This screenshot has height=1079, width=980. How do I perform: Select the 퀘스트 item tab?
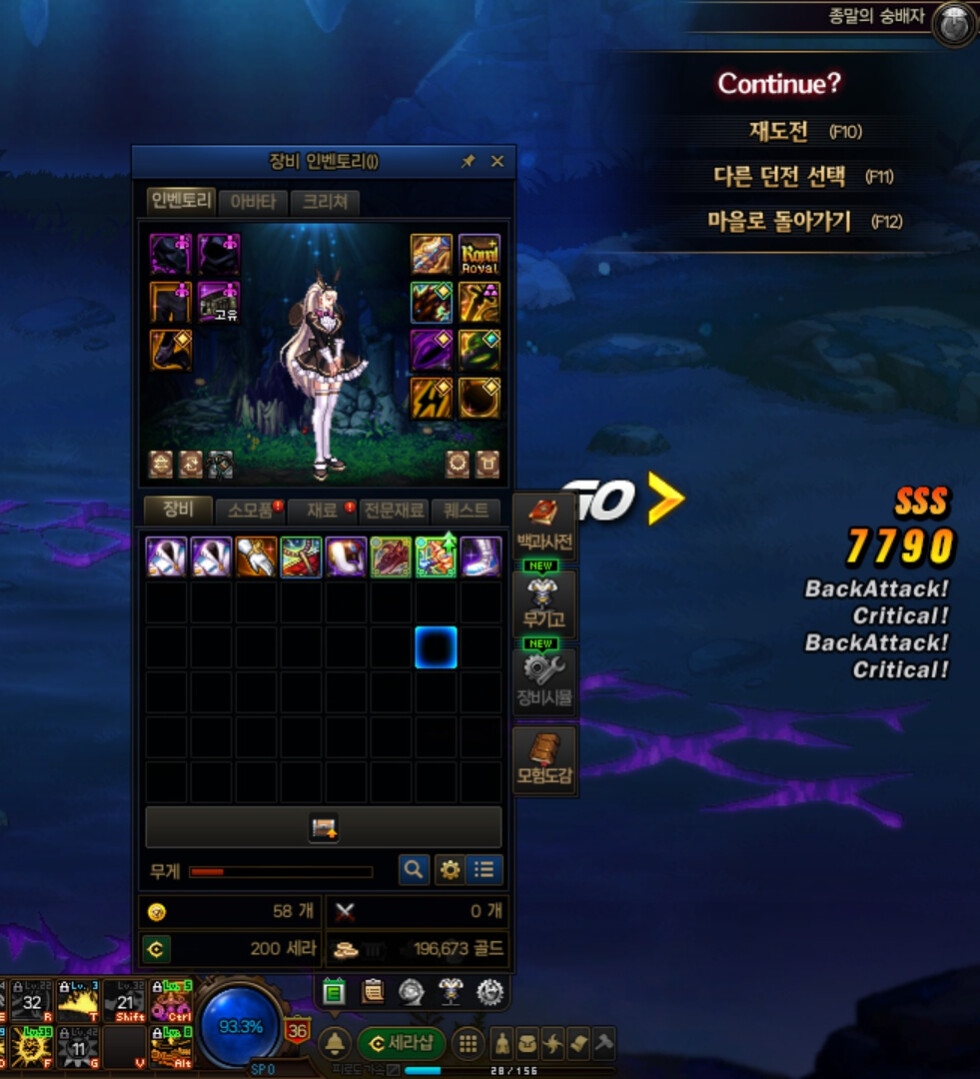pyautogui.click(x=465, y=510)
